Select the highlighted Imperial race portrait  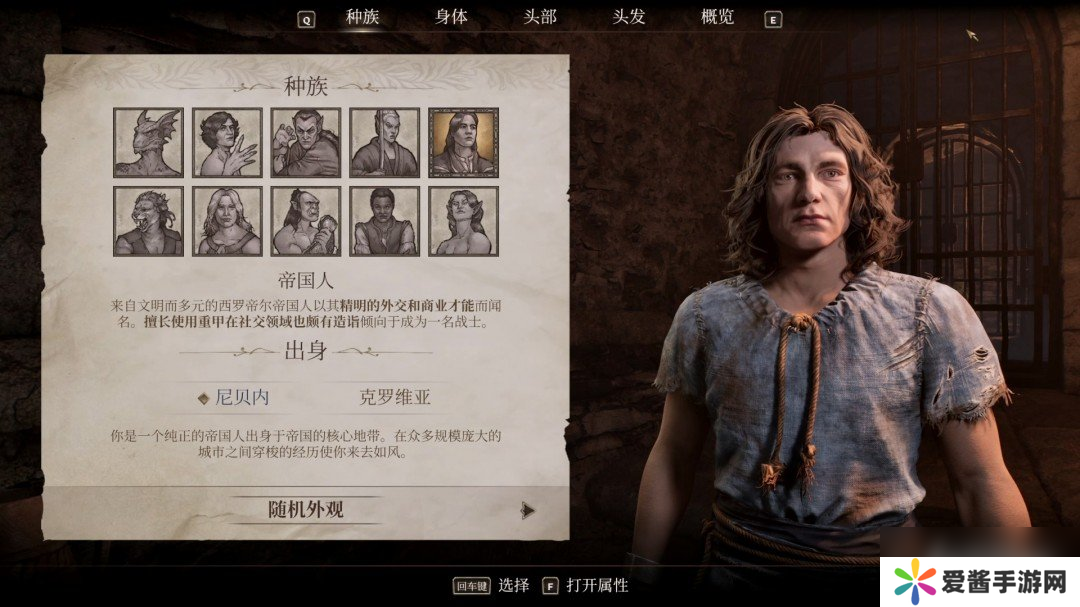click(463, 142)
